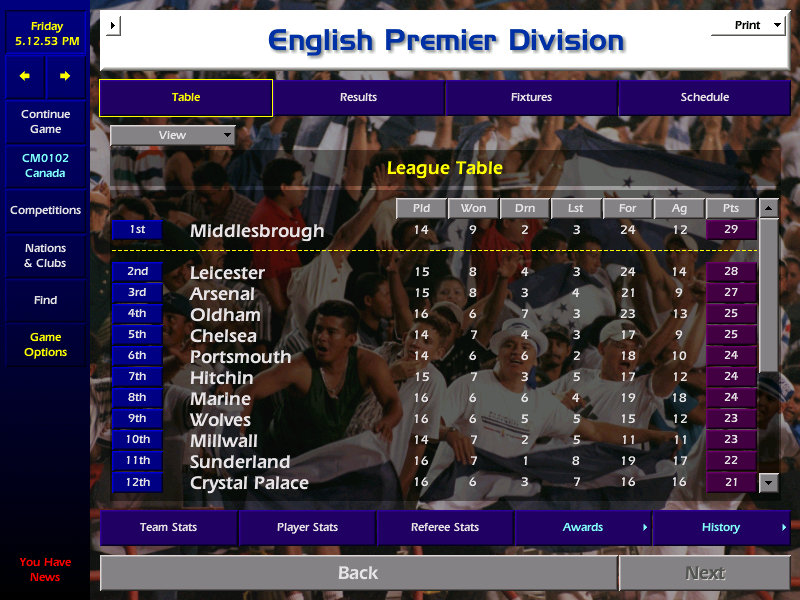View Referee Stats
Screen dimensions: 800x600
coord(445,527)
